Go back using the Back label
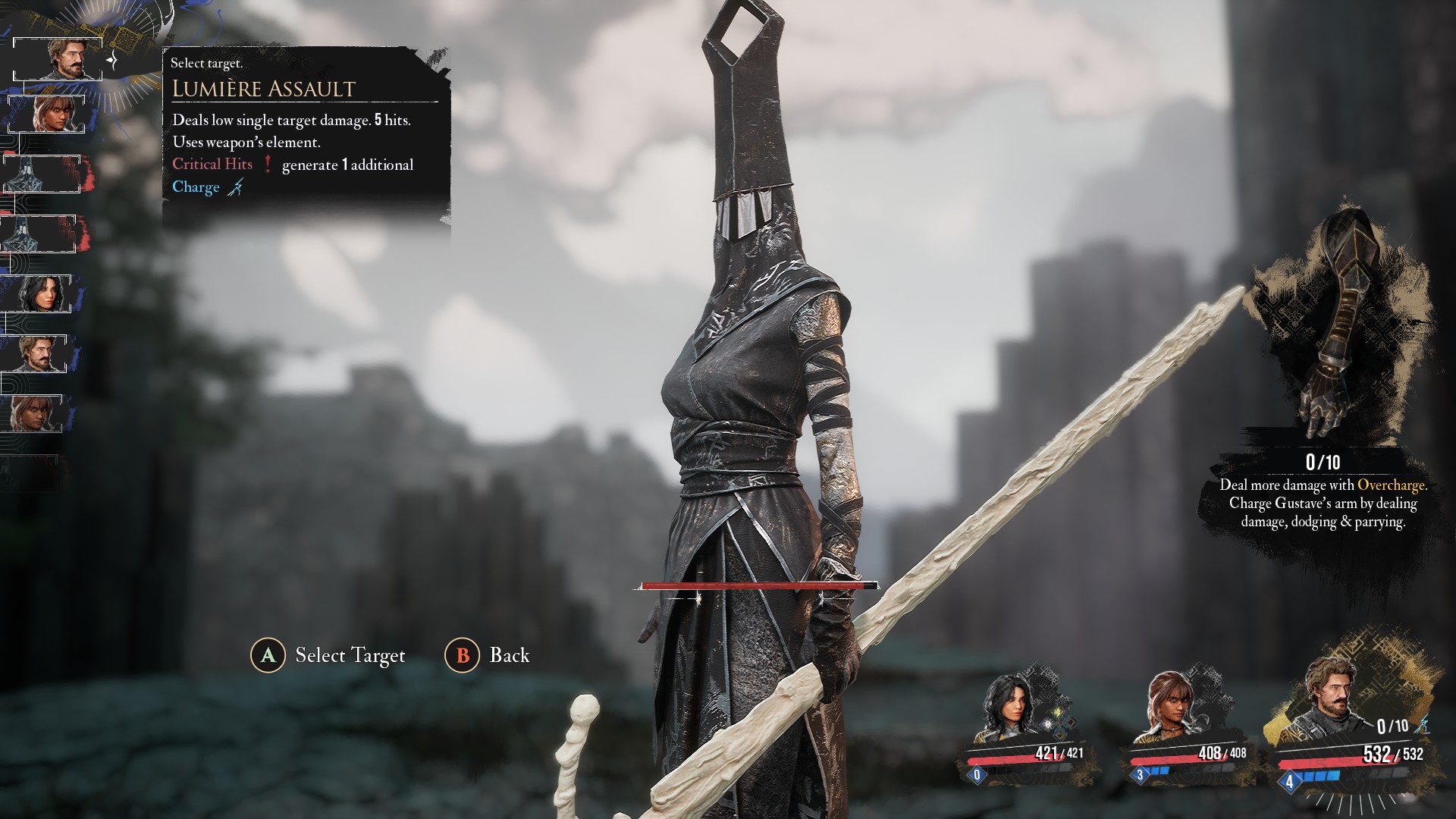The width and height of the screenshot is (1456, 819). (509, 655)
